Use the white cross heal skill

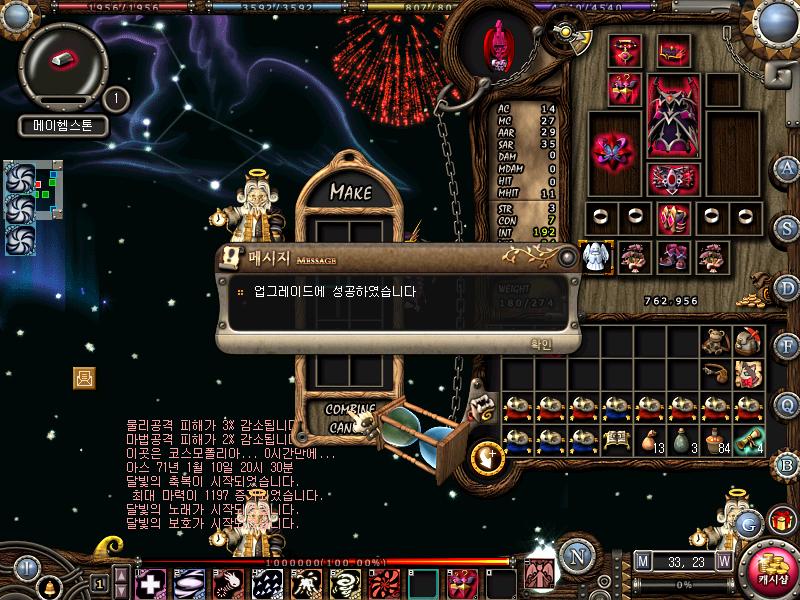[150, 582]
